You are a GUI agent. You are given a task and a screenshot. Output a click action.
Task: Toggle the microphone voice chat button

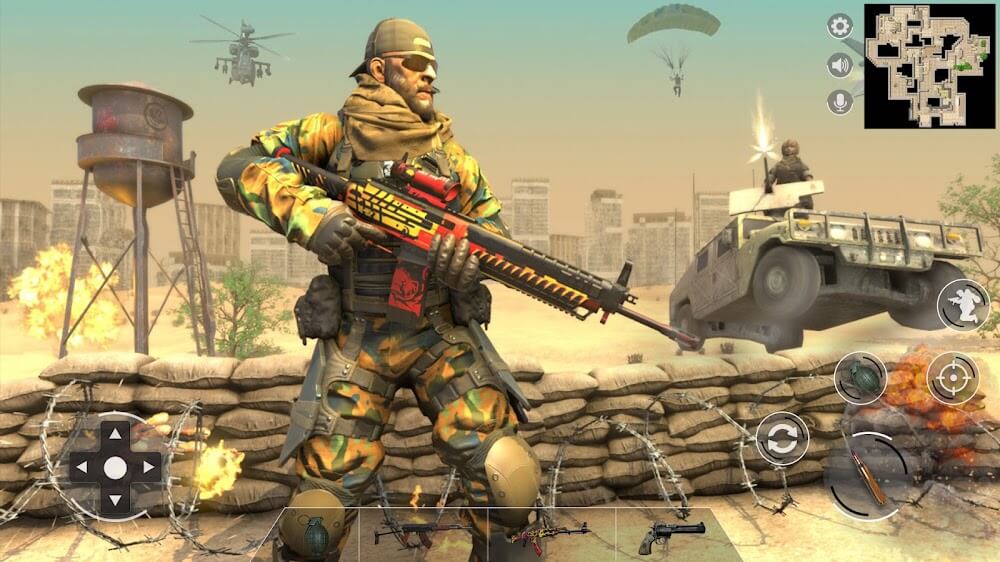tap(840, 102)
